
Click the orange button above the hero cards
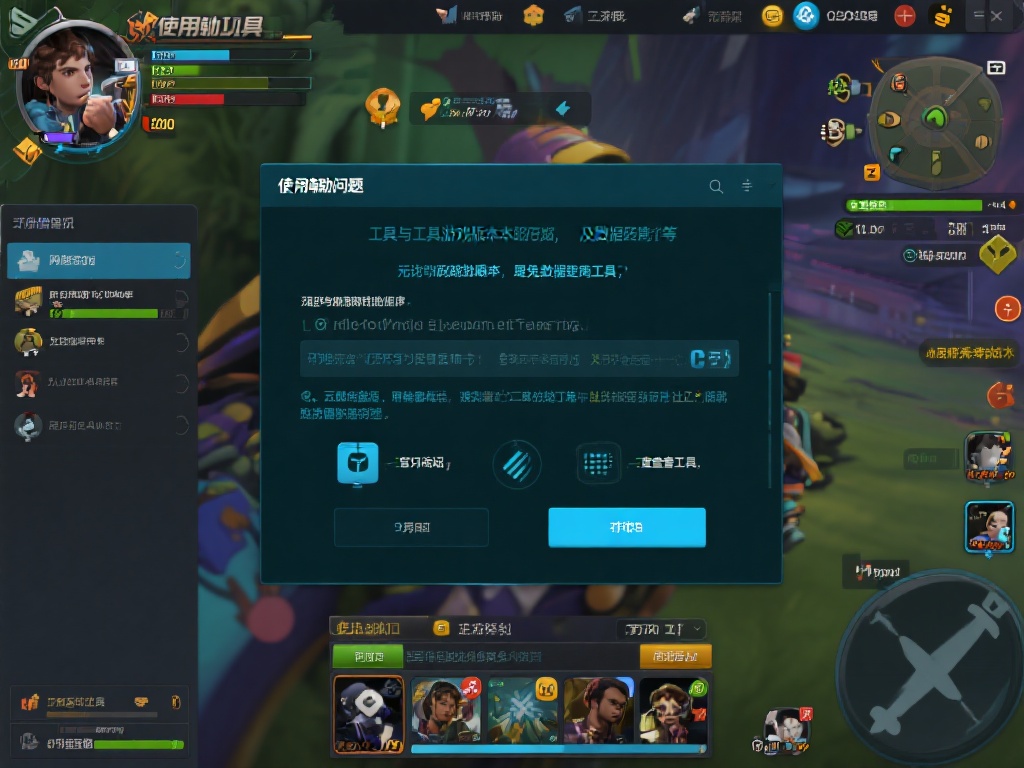point(675,656)
